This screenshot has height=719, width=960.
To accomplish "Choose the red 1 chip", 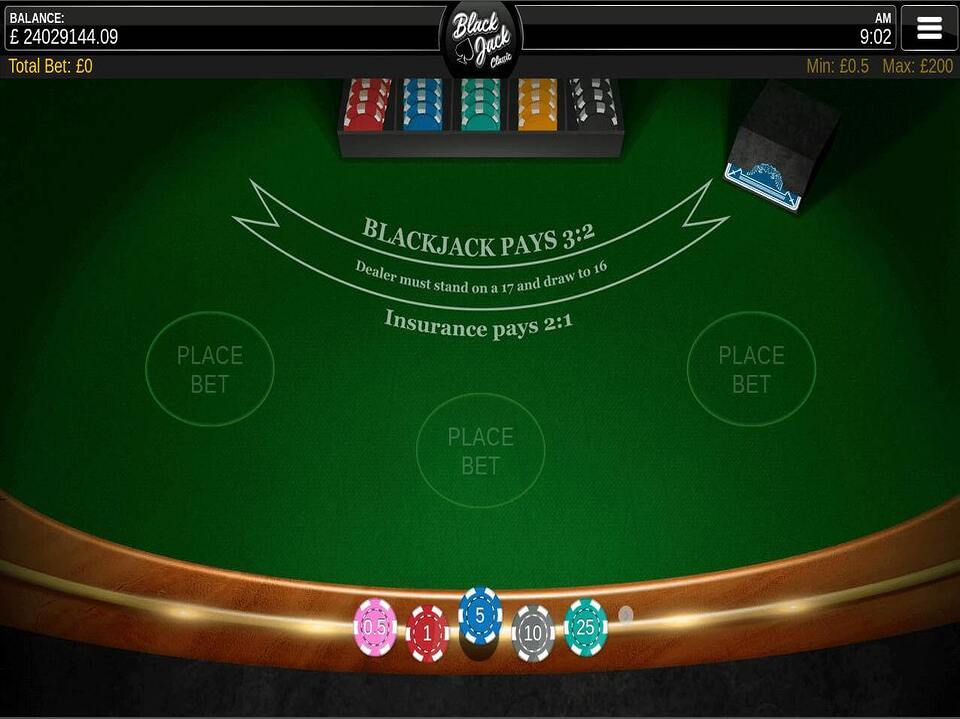I will pyautogui.click(x=427, y=633).
